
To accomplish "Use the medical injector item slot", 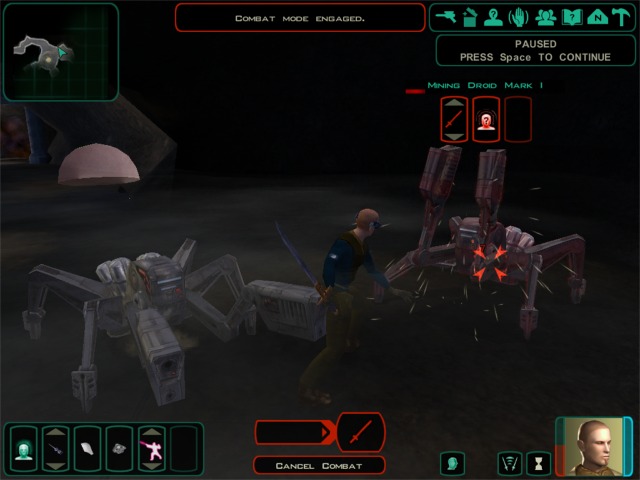I will coord(56,446).
